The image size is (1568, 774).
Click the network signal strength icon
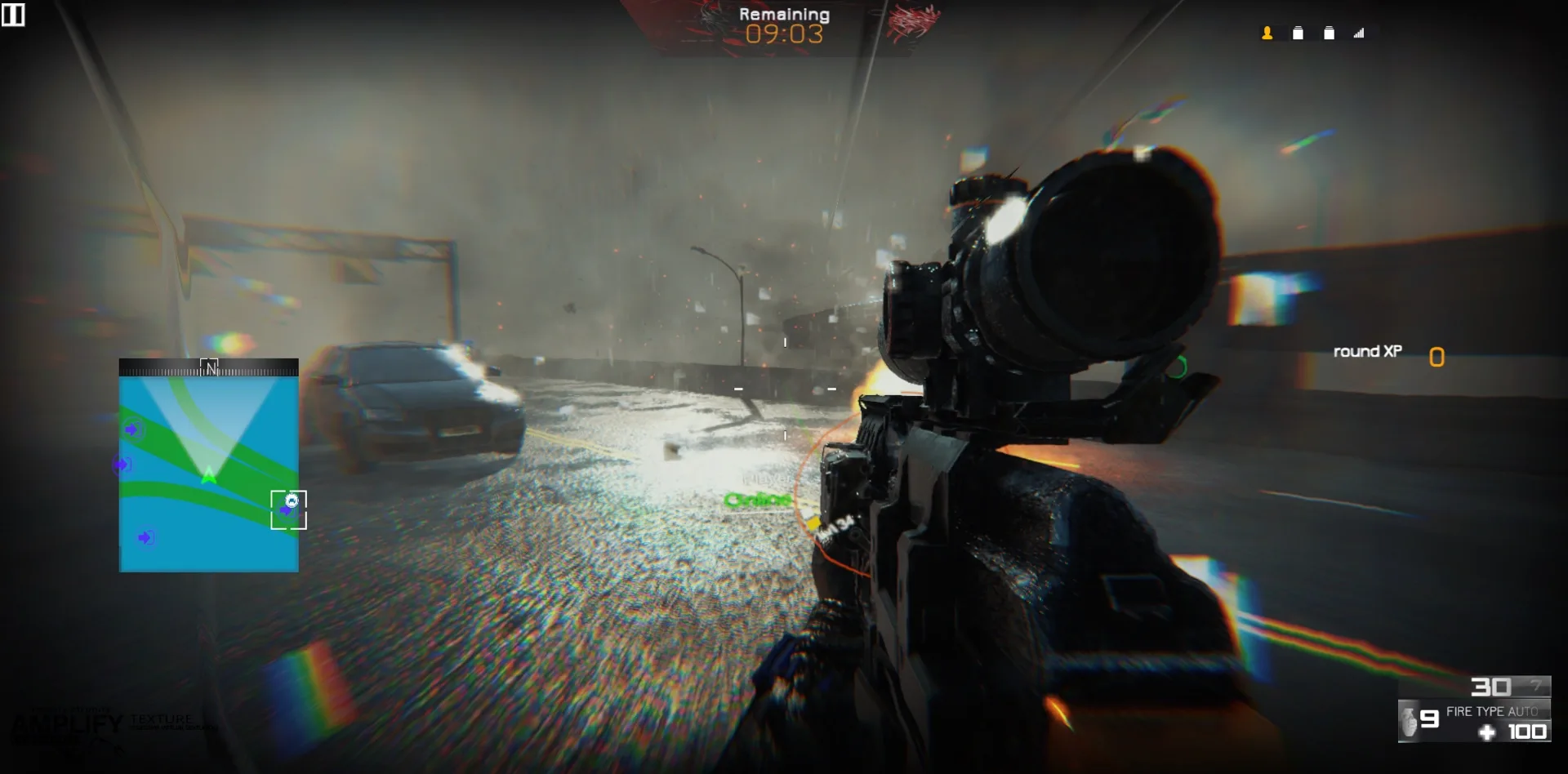coord(1360,33)
